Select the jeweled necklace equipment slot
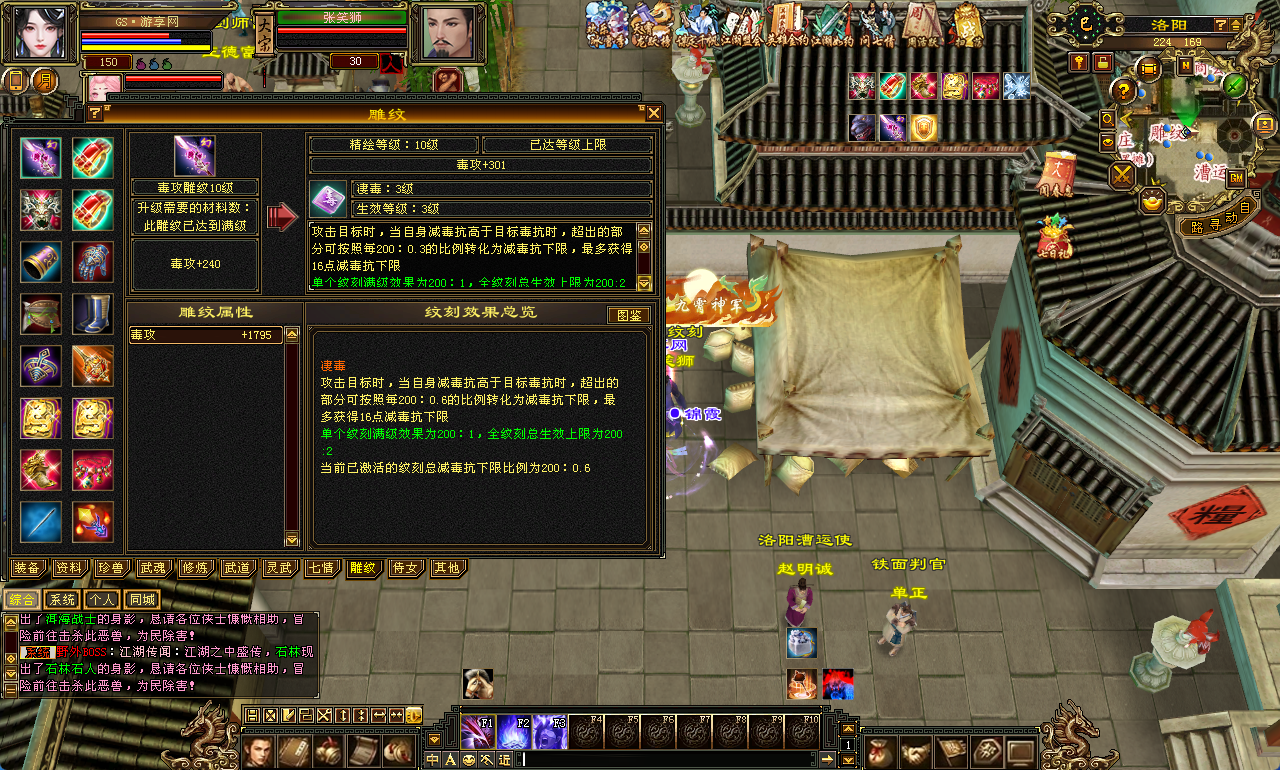The image size is (1280, 770). point(92,470)
